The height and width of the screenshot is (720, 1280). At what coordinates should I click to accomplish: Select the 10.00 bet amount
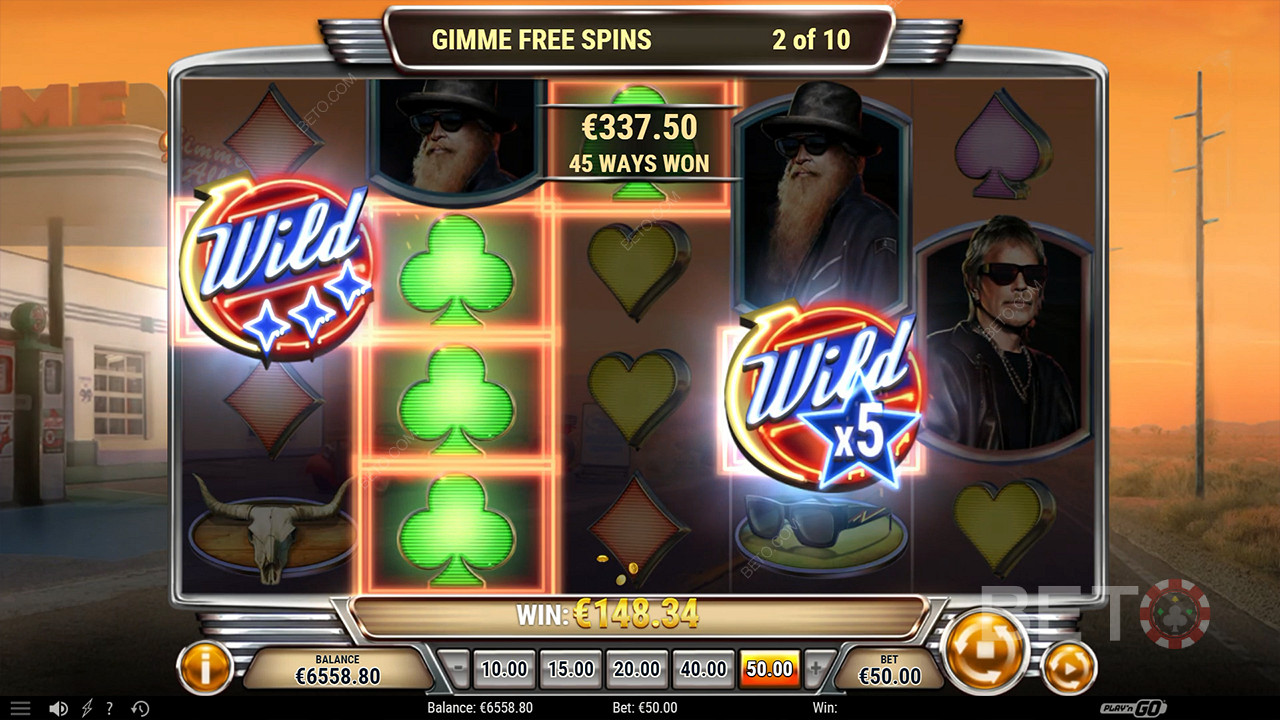click(504, 669)
